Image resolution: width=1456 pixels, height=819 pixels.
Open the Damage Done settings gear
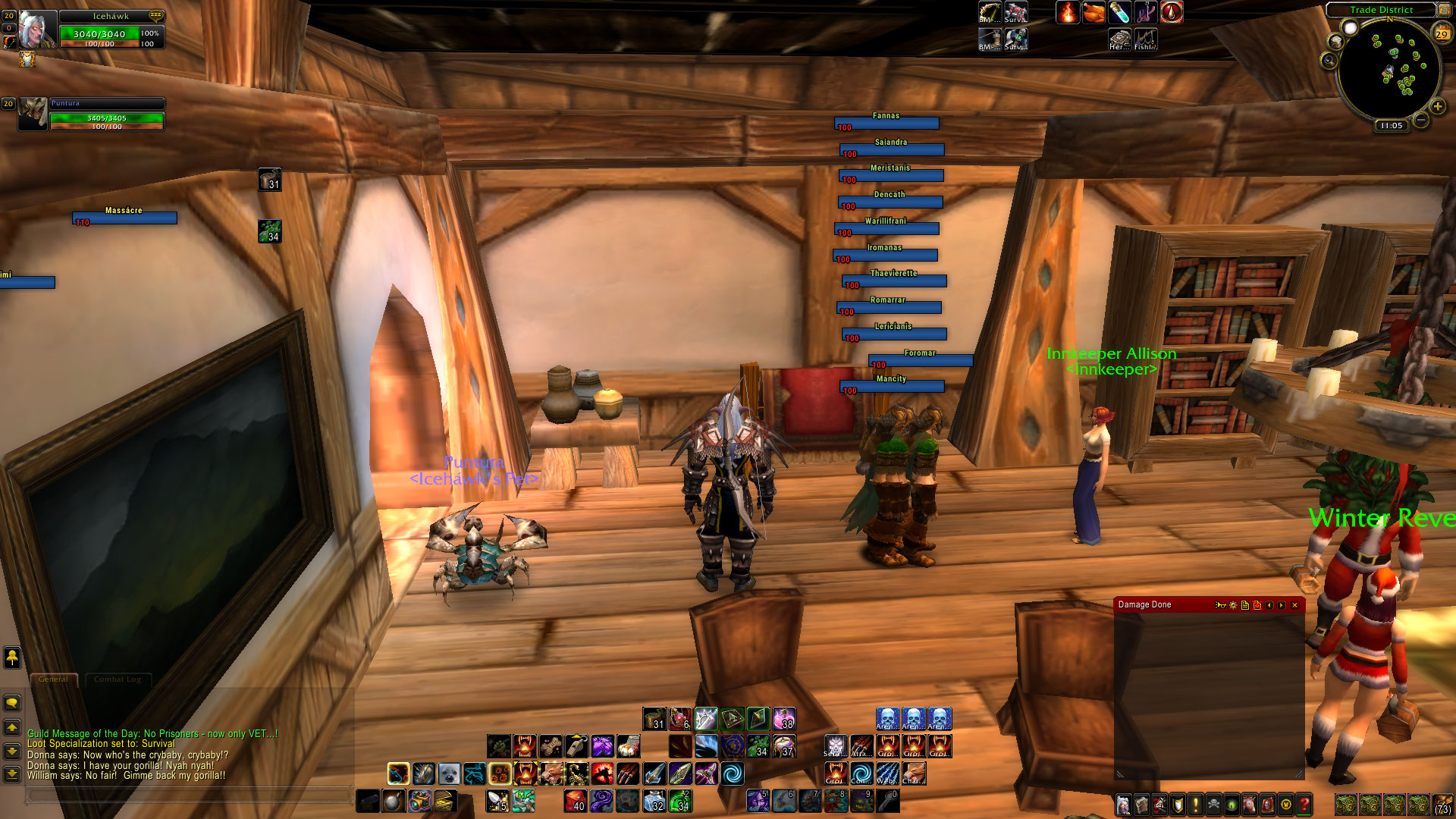[x=1233, y=605]
